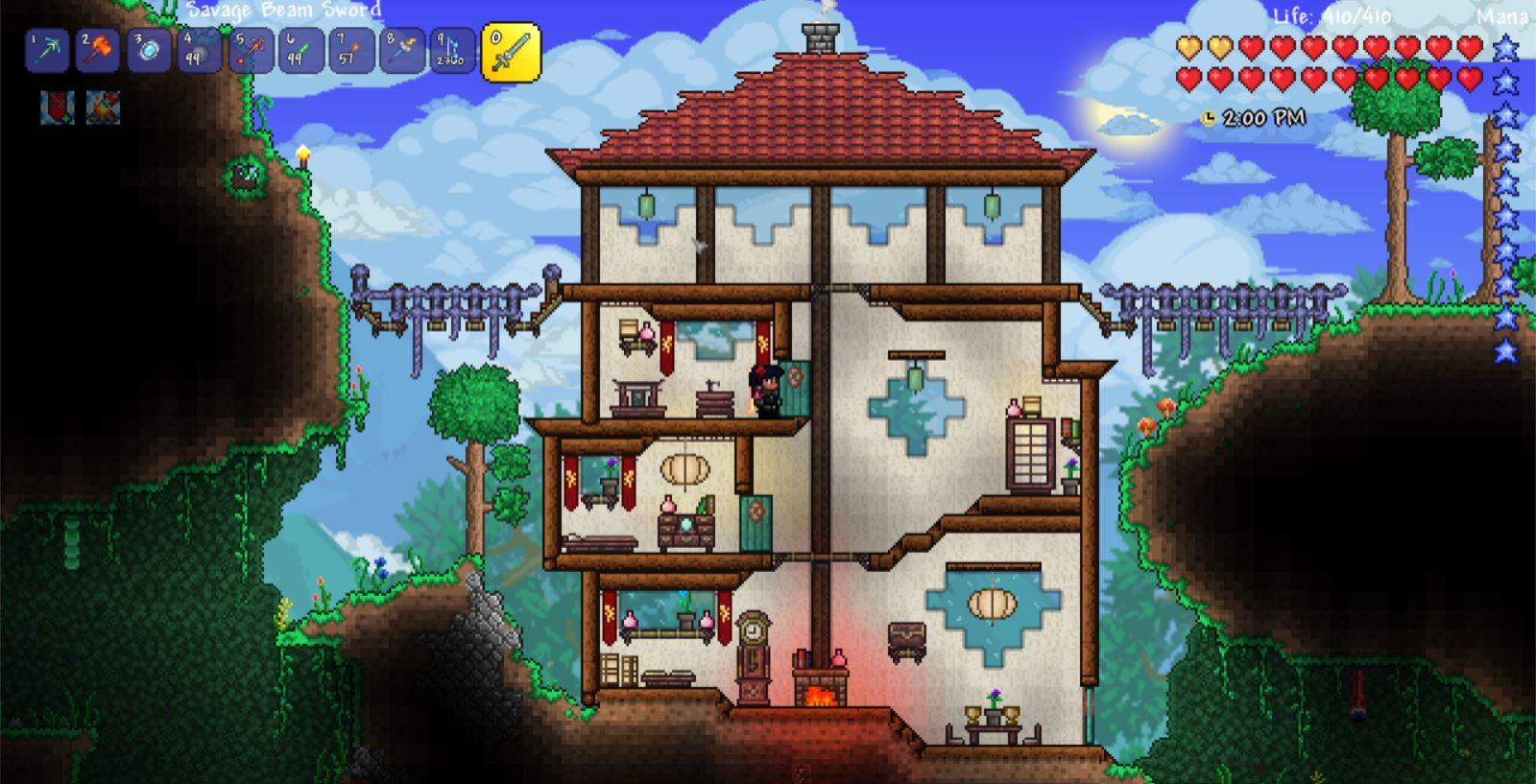Select the flaming arrows in hotbar slot 7

[x=351, y=52]
